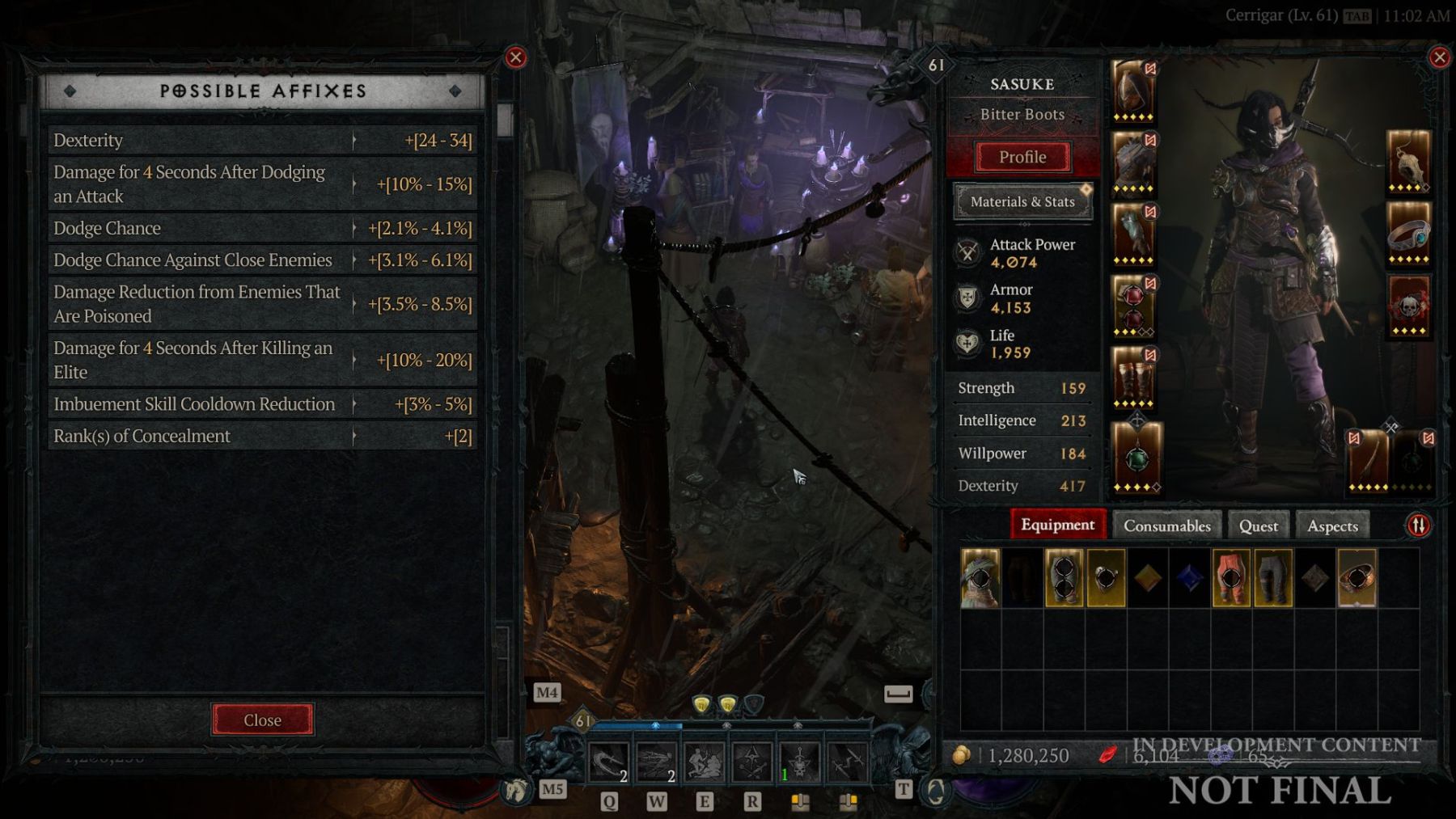Viewport: 1456px width, 819px height.
Task: Open the Materials & Stats panel
Action: 1022,202
